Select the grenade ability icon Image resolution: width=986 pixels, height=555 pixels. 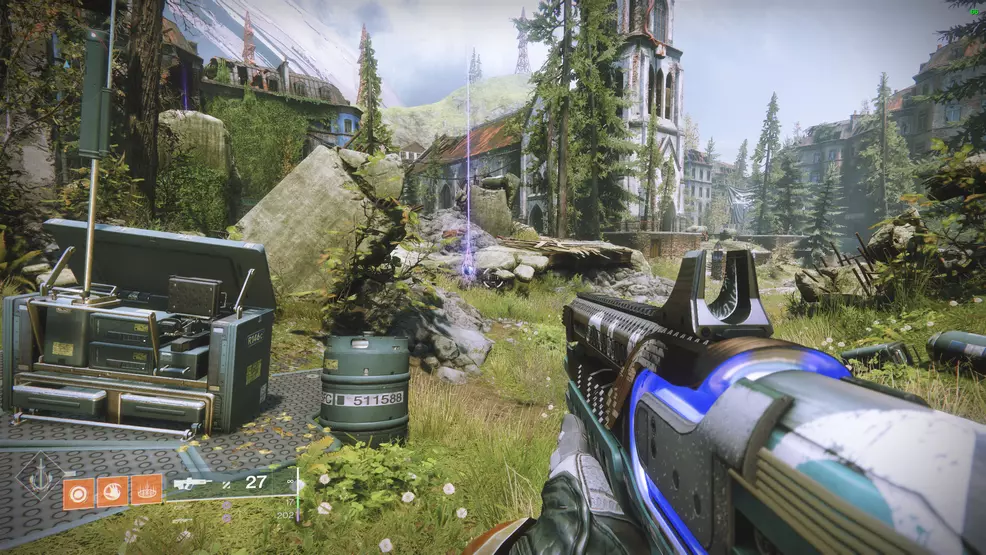point(77,491)
